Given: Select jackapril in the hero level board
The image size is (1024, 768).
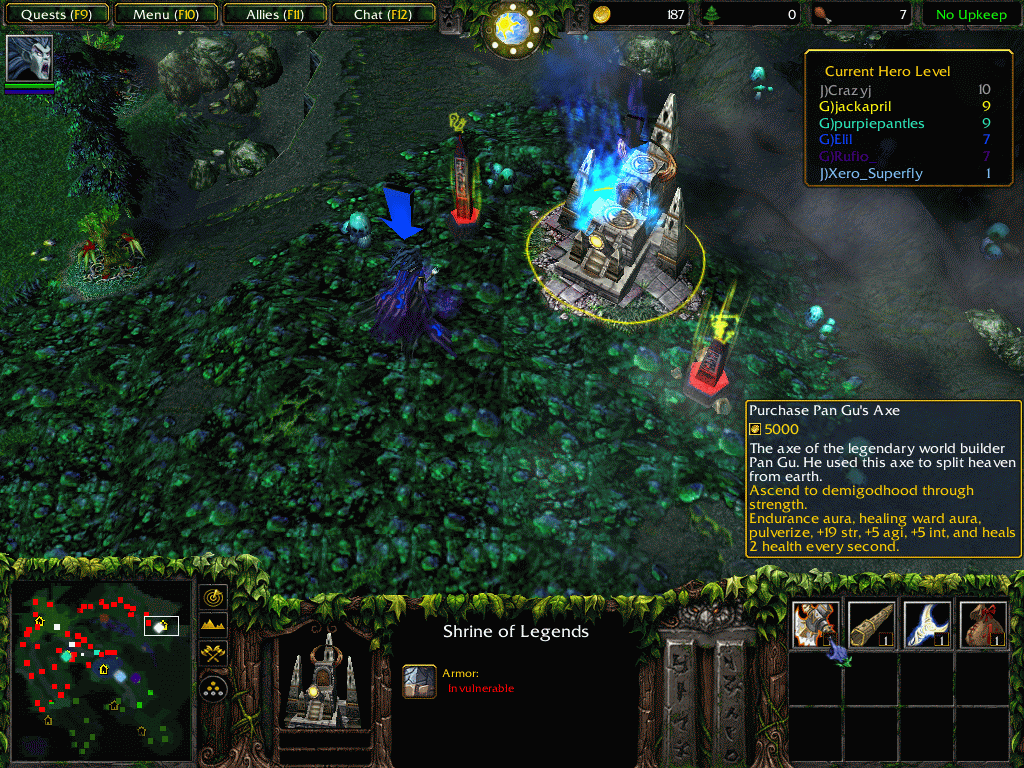Looking at the screenshot, I should click(855, 106).
